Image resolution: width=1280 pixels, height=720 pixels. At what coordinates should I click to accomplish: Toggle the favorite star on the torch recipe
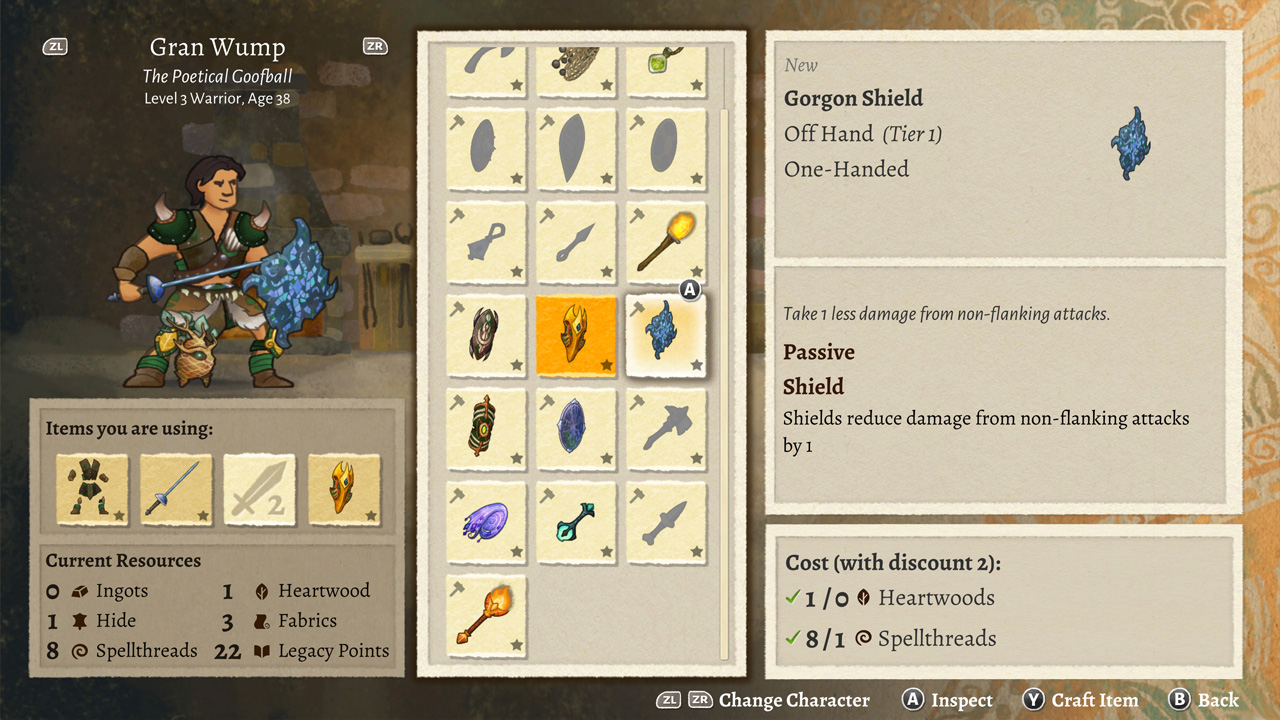[x=694, y=273]
